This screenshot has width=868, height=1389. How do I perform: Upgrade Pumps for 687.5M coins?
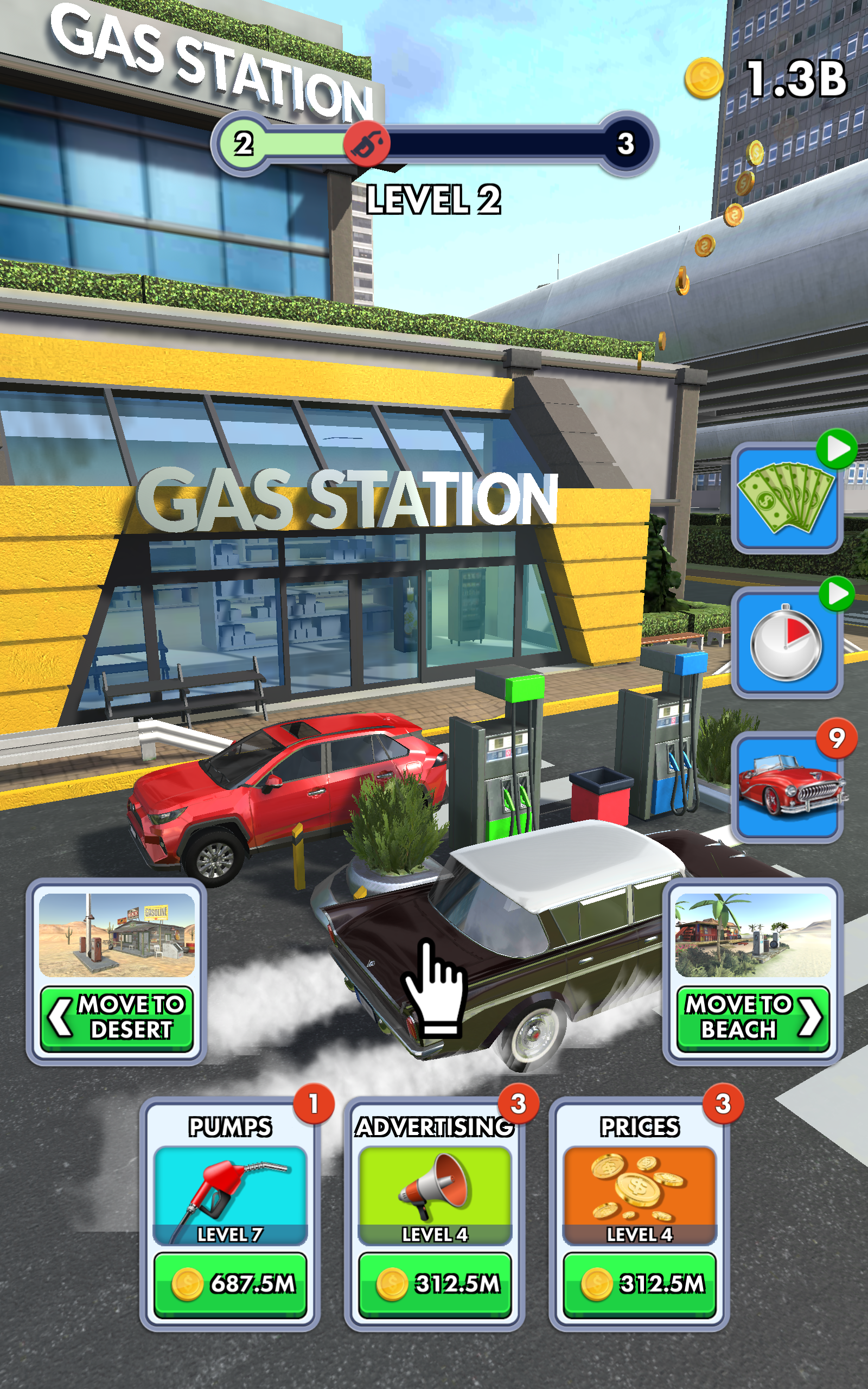230,1283
